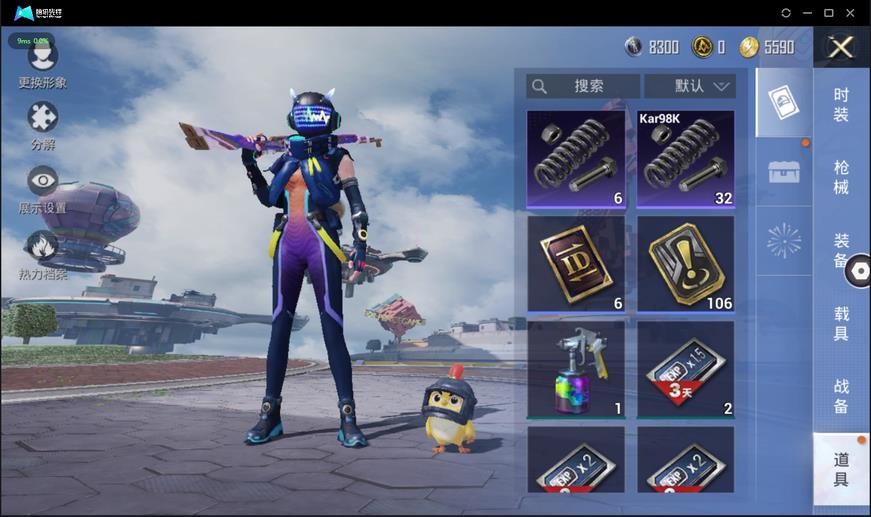Image resolution: width=871 pixels, height=517 pixels.
Task: Open the treasure chest sub-category
Action: (784, 171)
